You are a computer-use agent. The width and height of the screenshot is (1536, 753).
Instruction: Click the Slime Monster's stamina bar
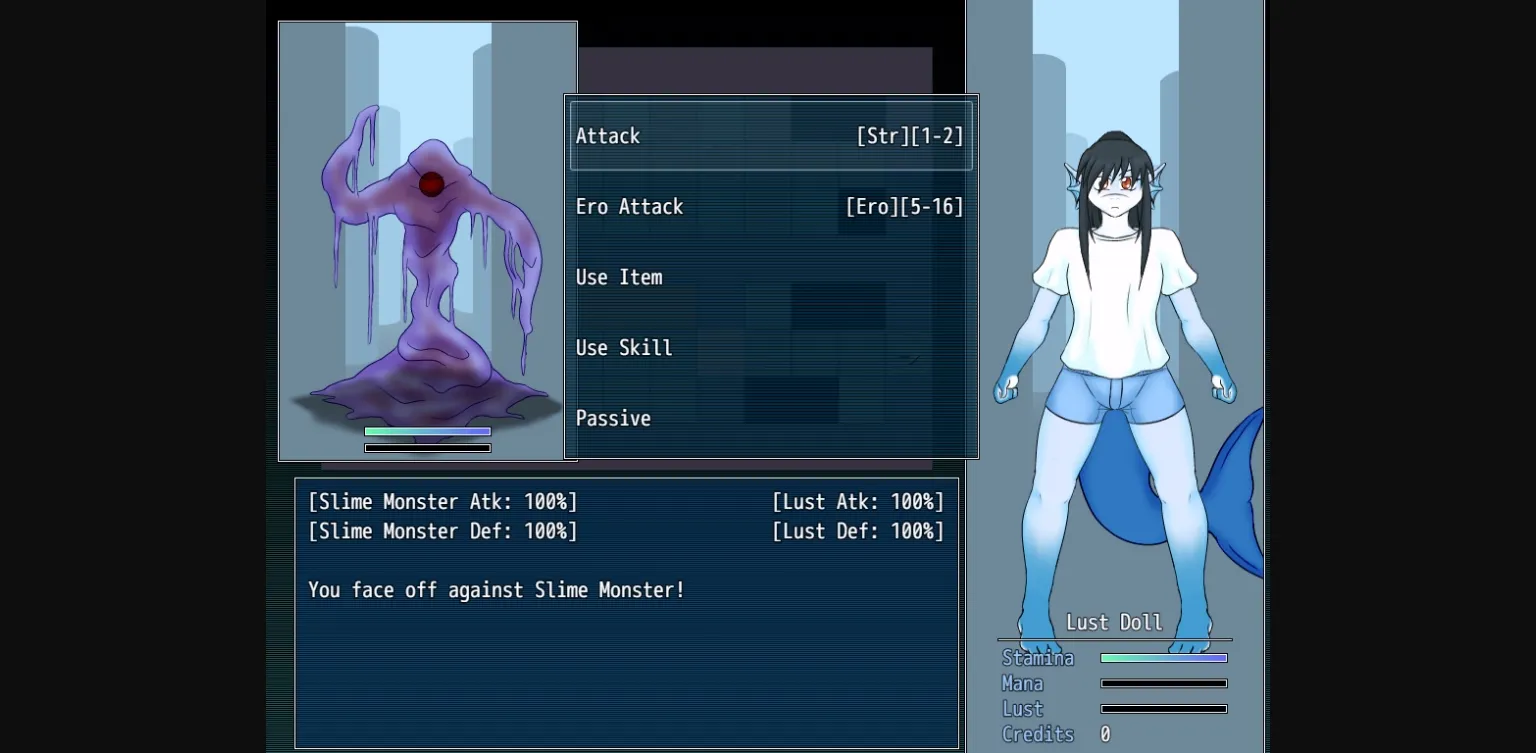coord(428,430)
